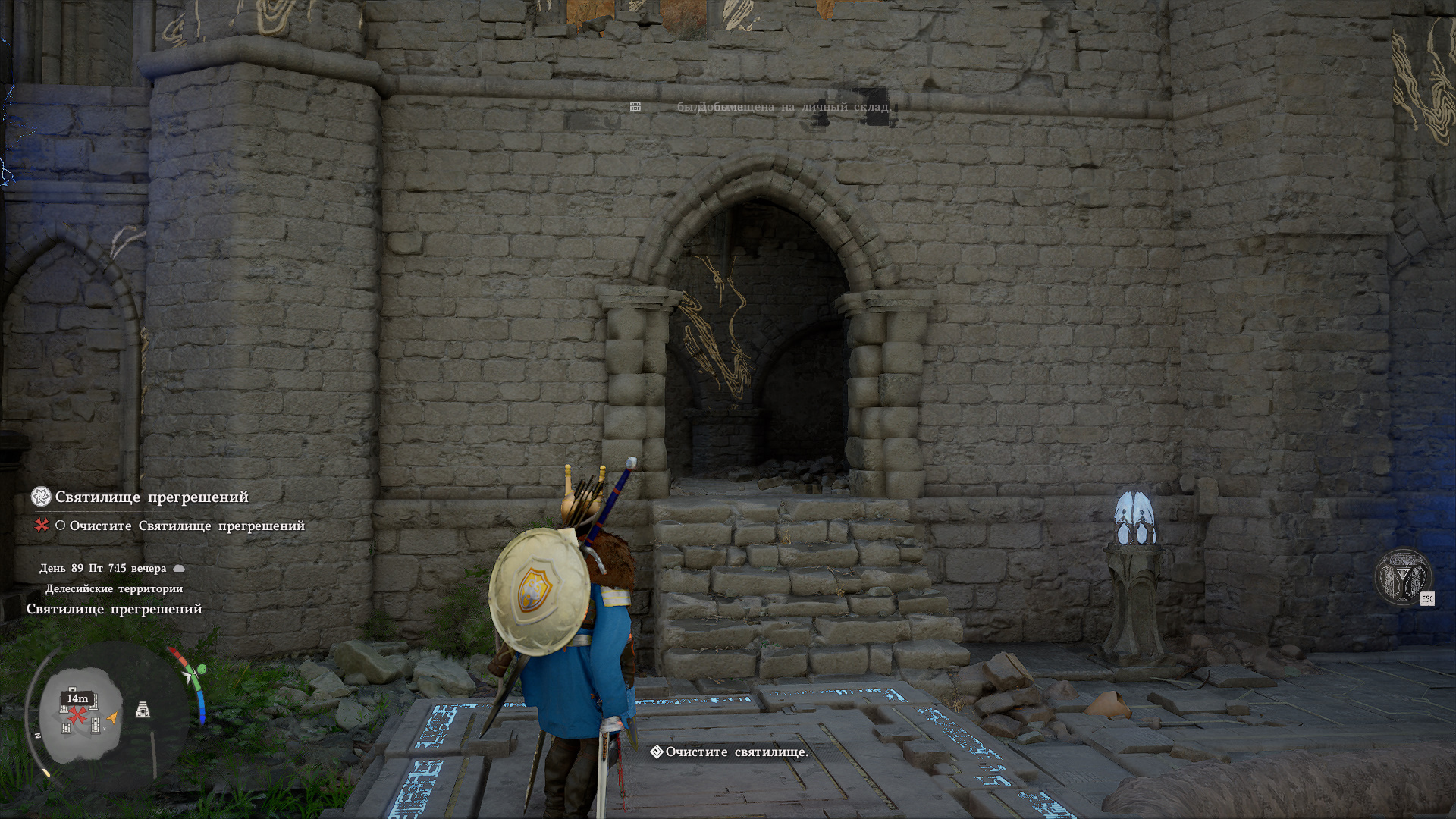Open the emblem menu icon
Viewport: 1456px width, 819px height.
tap(1402, 576)
